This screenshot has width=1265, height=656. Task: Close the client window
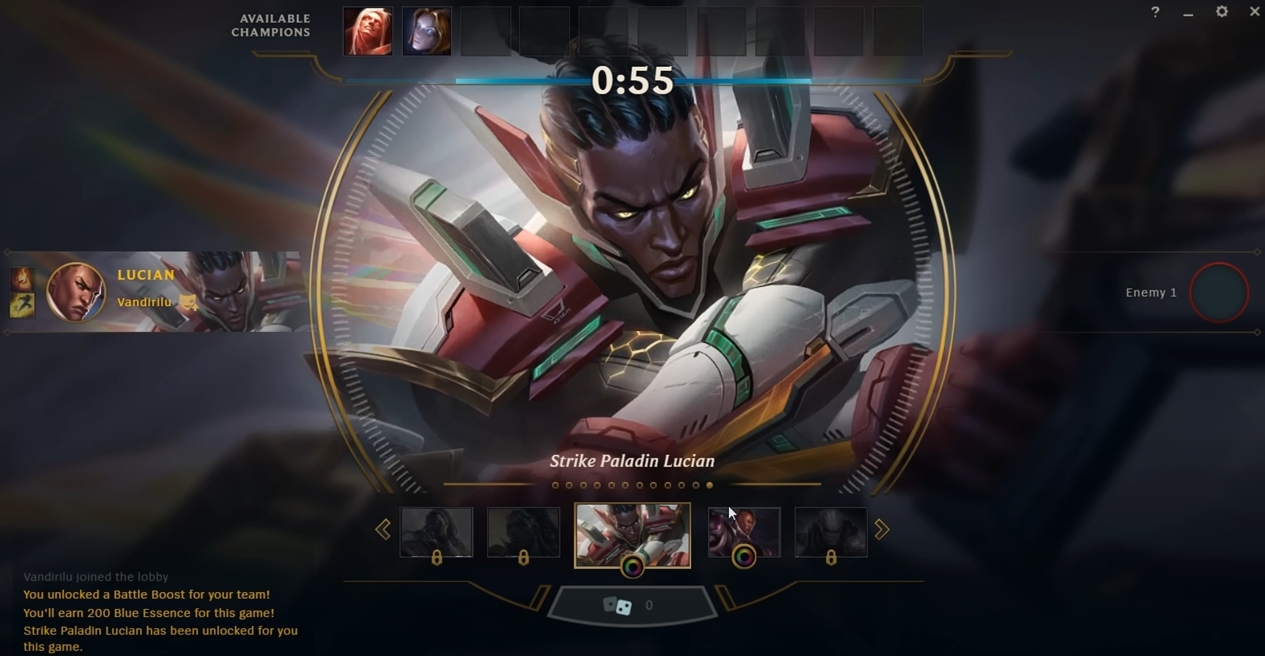[x=1254, y=12]
